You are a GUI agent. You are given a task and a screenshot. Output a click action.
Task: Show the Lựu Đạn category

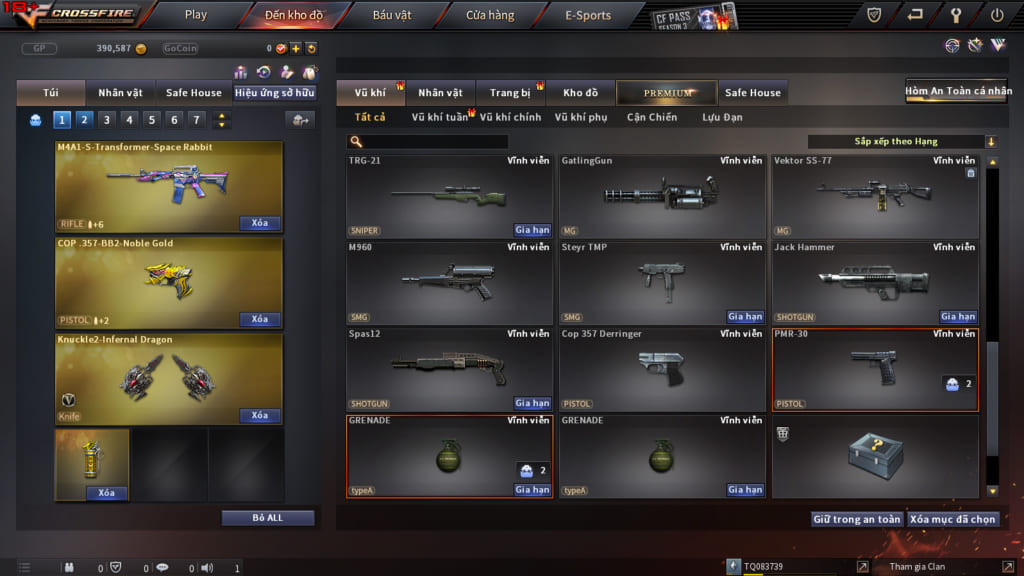724,117
